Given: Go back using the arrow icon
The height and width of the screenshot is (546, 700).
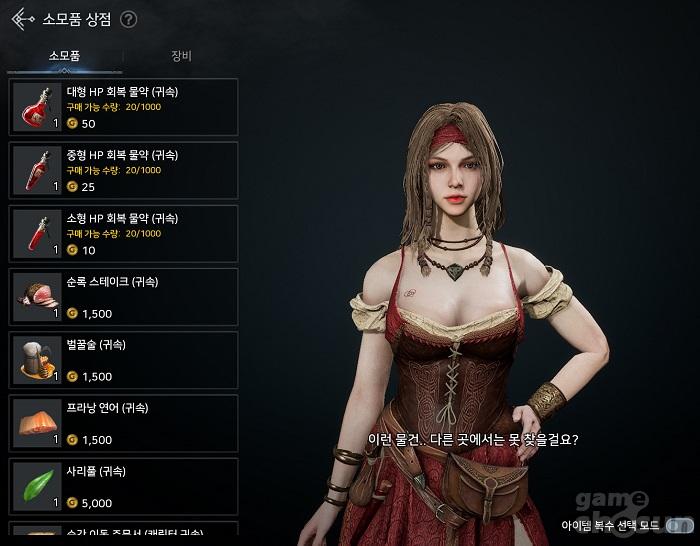Looking at the screenshot, I should pyautogui.click(x=22, y=19).
